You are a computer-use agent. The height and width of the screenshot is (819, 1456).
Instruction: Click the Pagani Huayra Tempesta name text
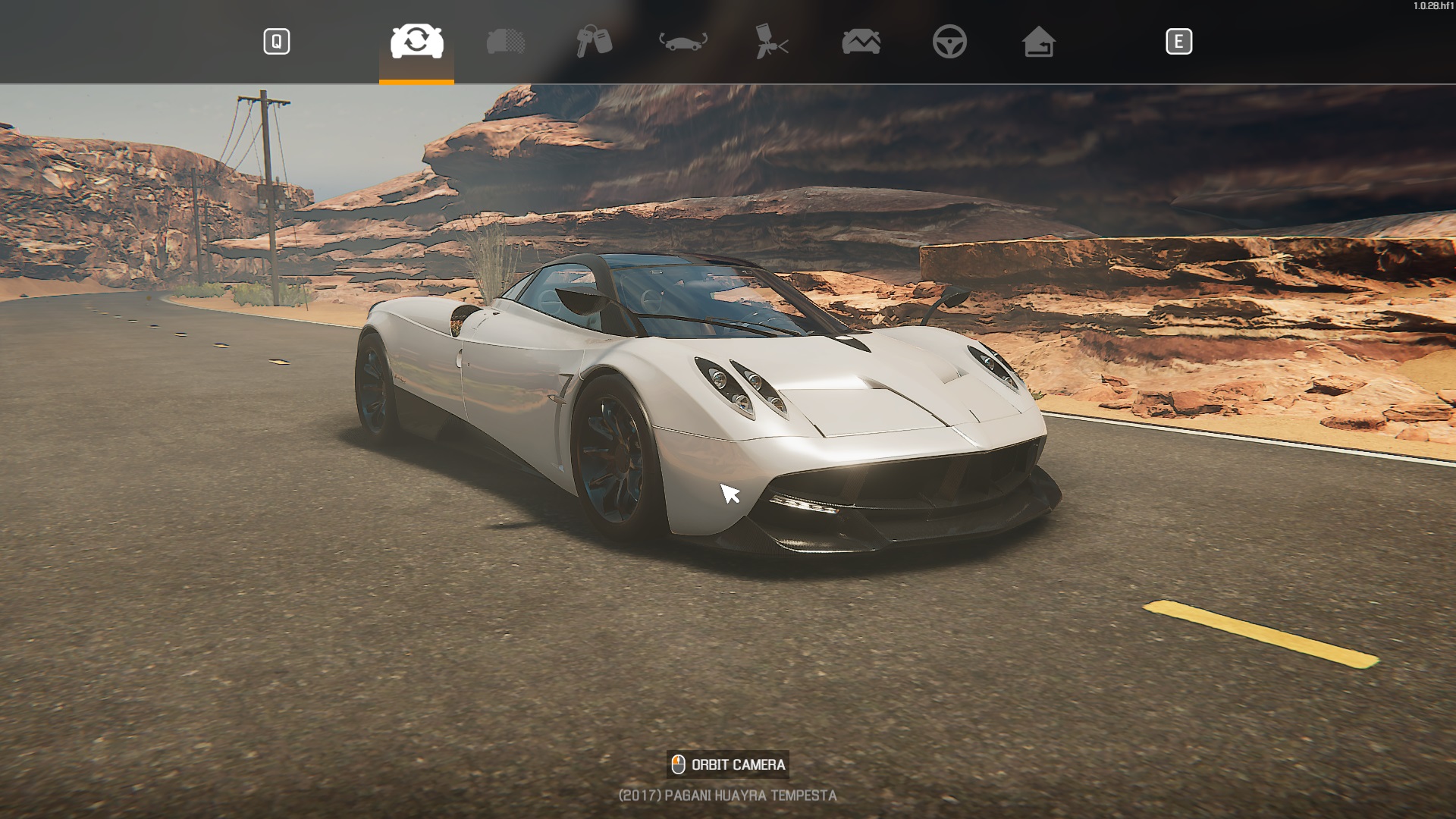[x=727, y=796]
